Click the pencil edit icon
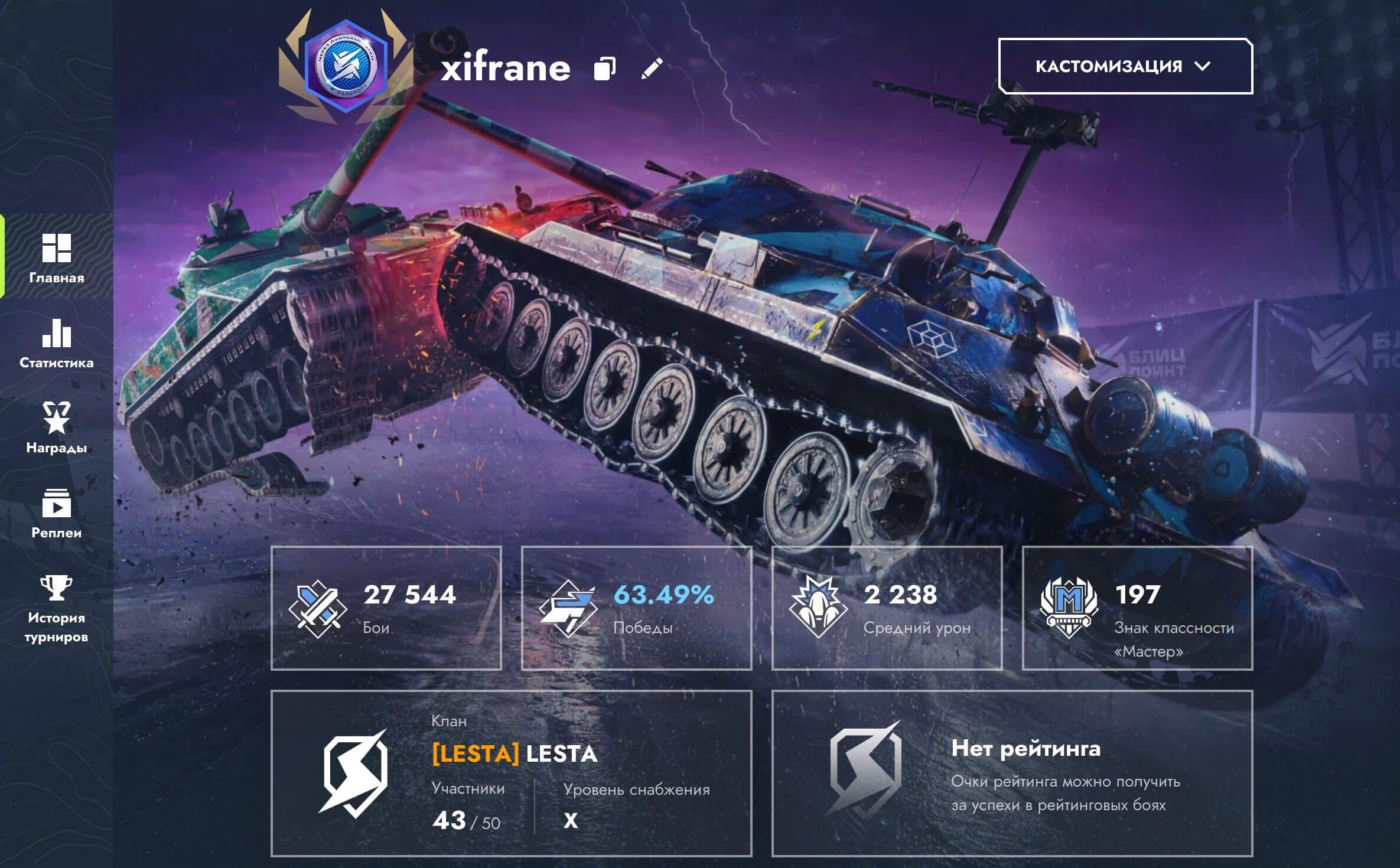 [652, 68]
